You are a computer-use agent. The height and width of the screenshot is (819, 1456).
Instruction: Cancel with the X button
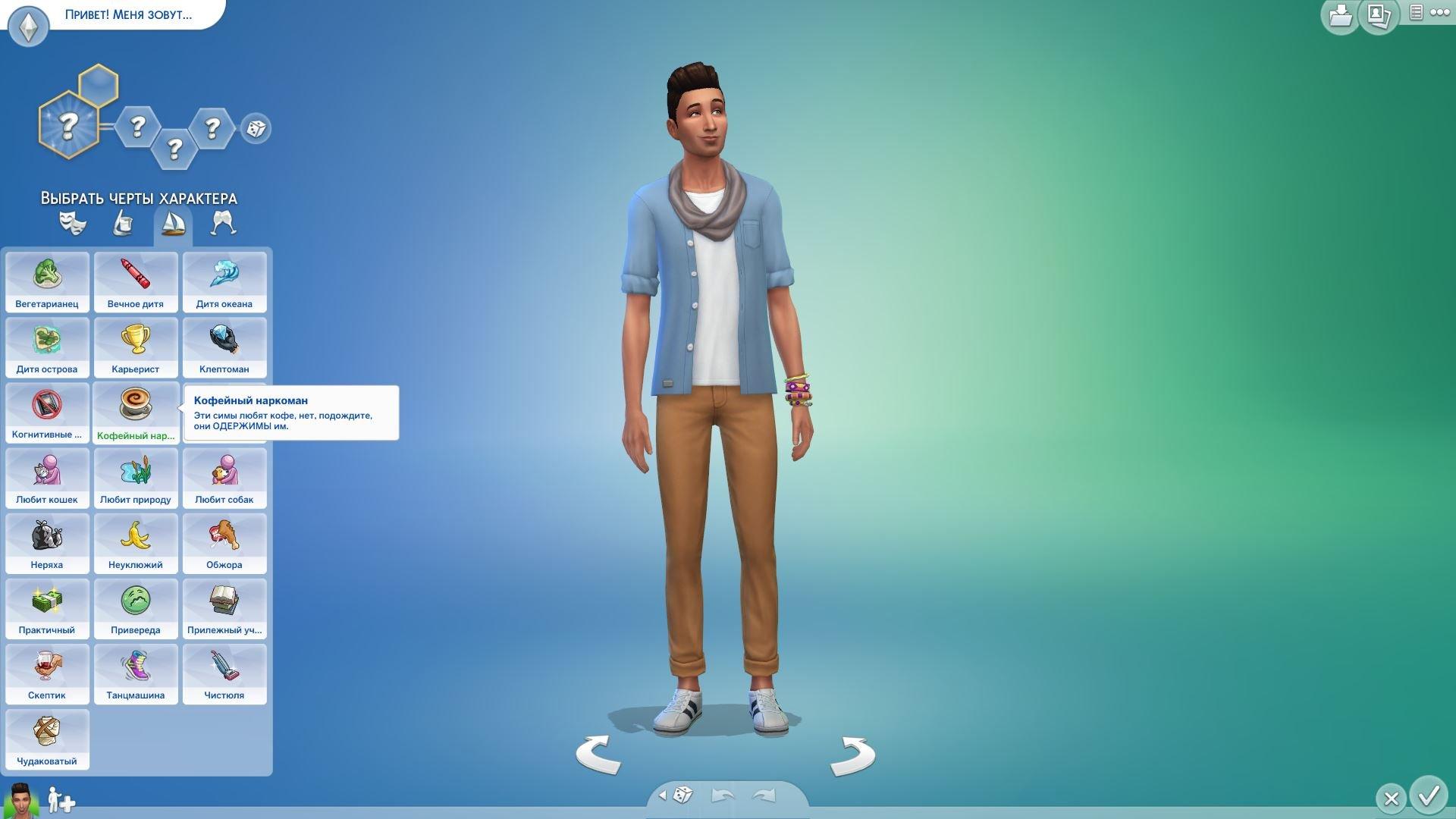click(1391, 799)
